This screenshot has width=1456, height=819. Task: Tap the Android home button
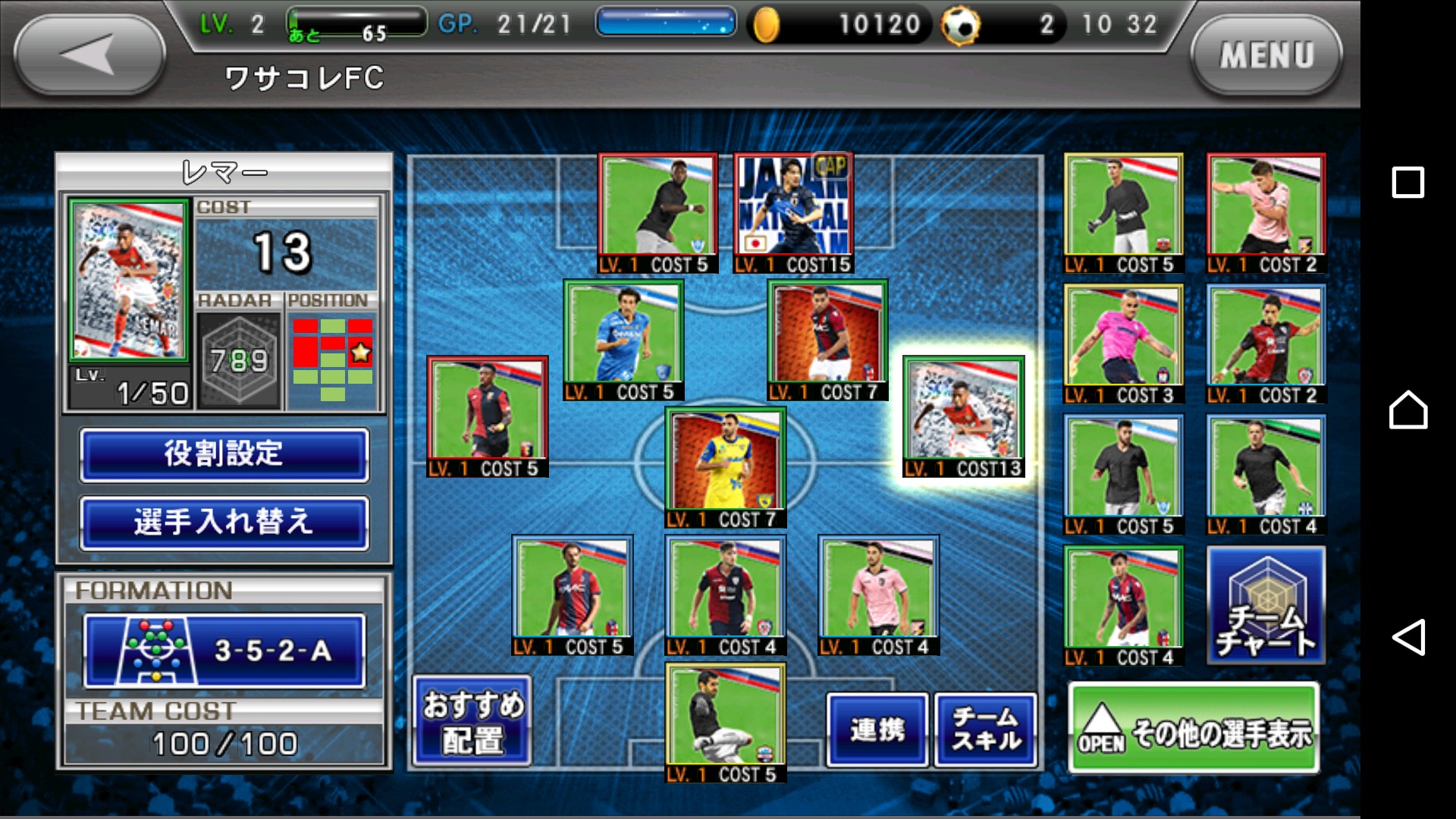[1407, 410]
